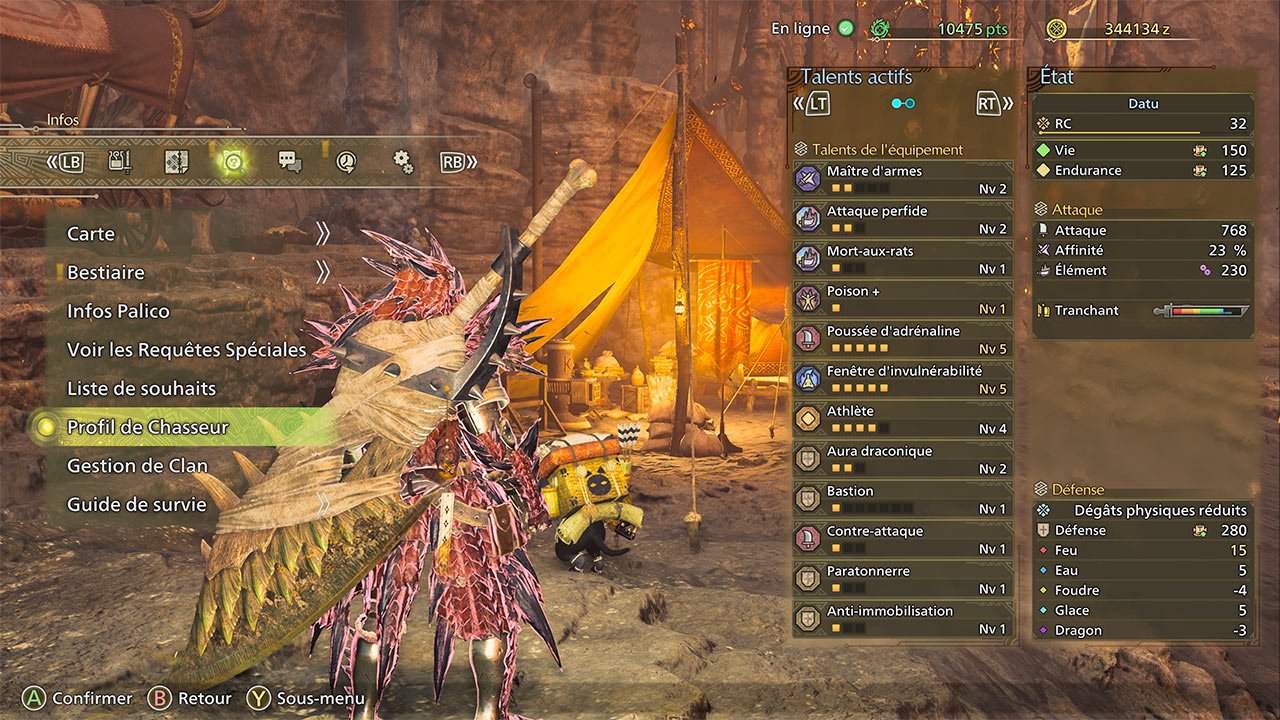Viewport: 1280px width, 720px height.
Task: Select Infos Palico
Action: tap(118, 311)
